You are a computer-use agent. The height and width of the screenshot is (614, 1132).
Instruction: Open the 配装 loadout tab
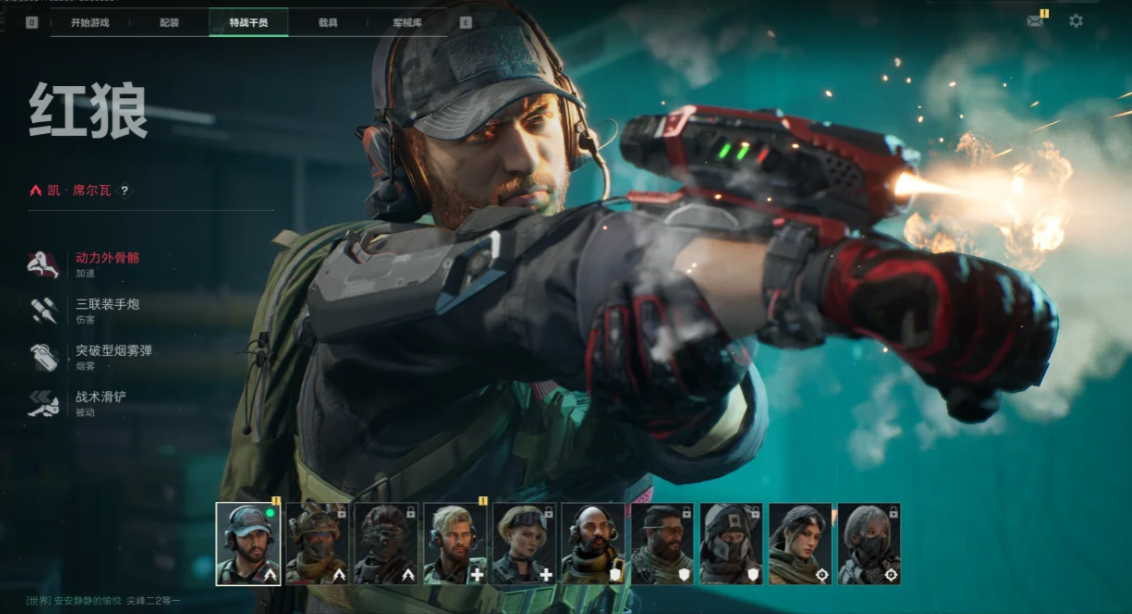point(169,22)
